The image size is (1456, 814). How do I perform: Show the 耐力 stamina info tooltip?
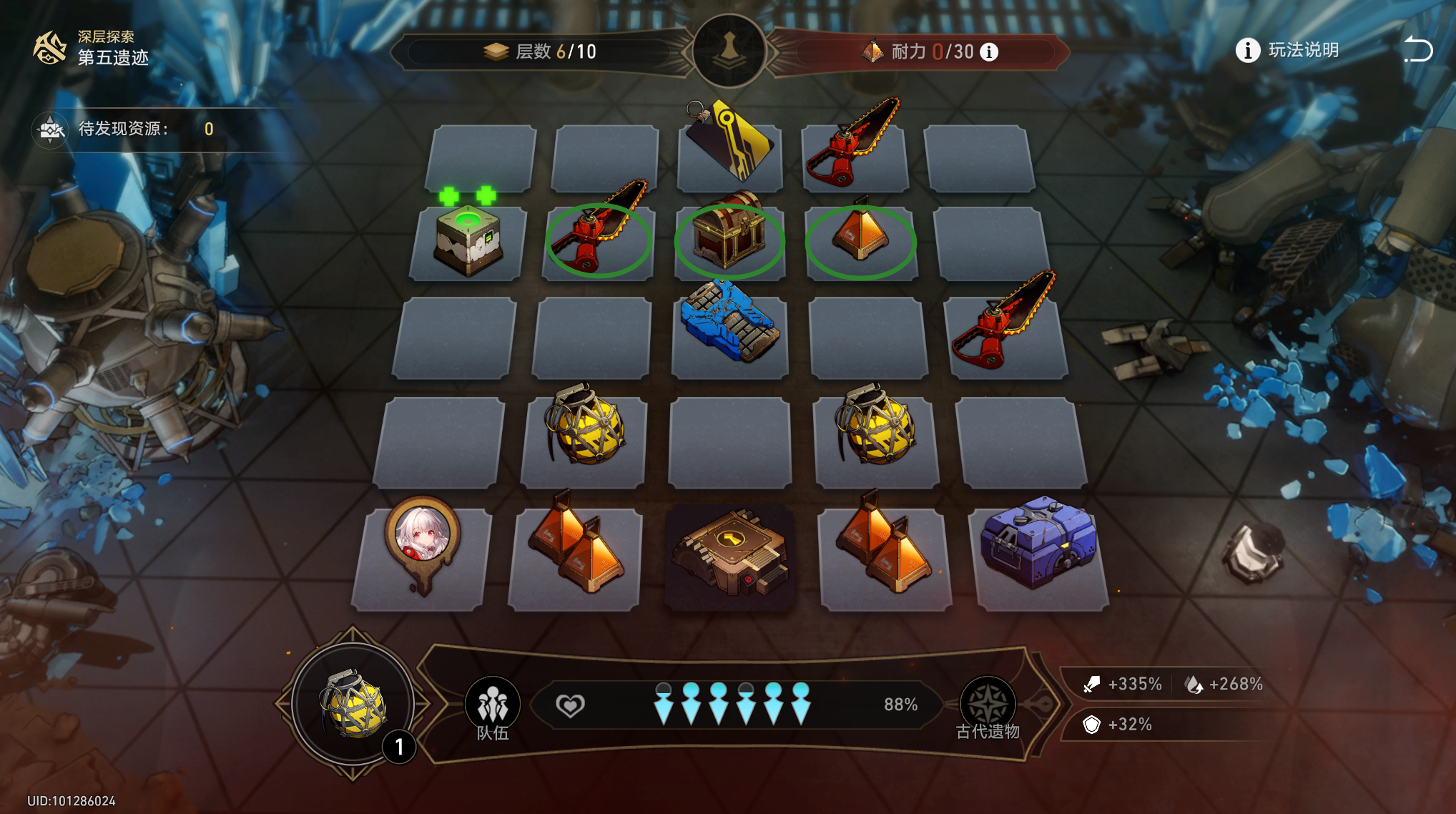coord(989,52)
